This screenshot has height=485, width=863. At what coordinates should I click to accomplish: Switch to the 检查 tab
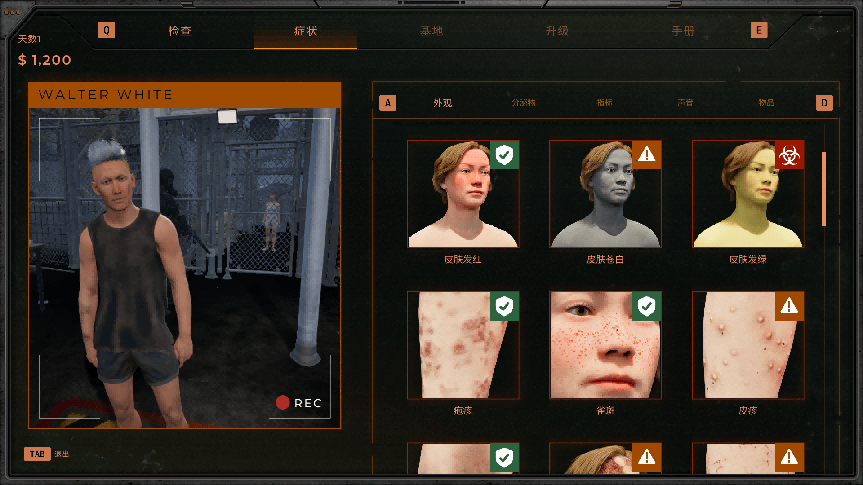180,31
